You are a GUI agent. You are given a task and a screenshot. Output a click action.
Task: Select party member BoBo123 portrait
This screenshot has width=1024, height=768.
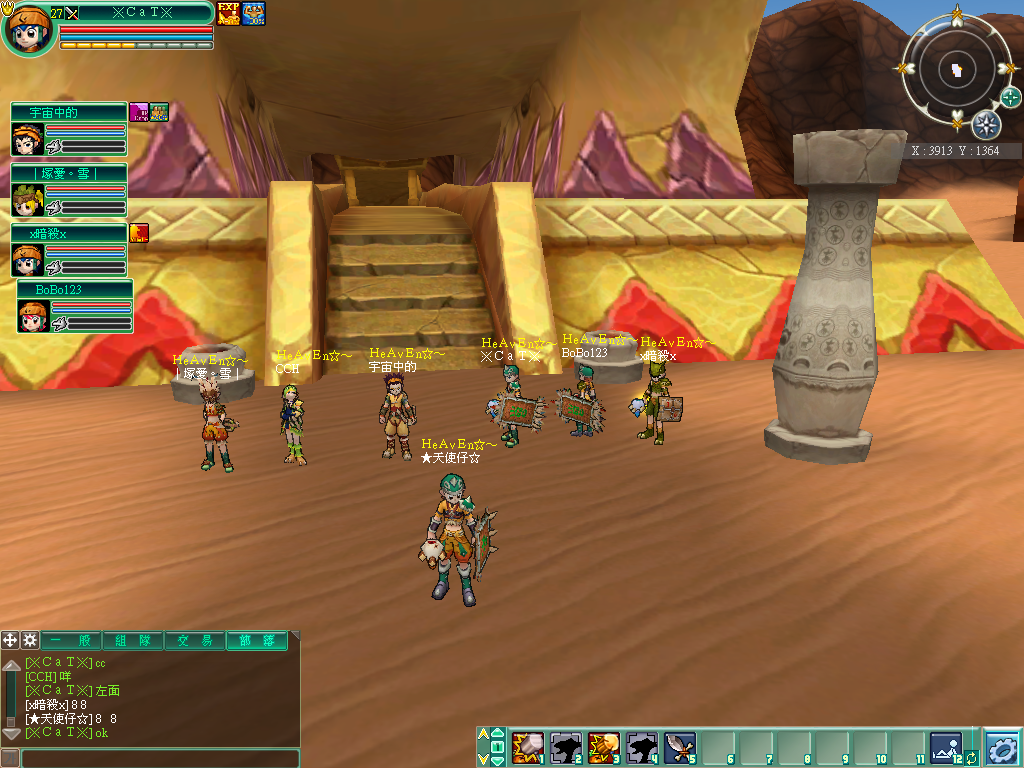(33, 316)
